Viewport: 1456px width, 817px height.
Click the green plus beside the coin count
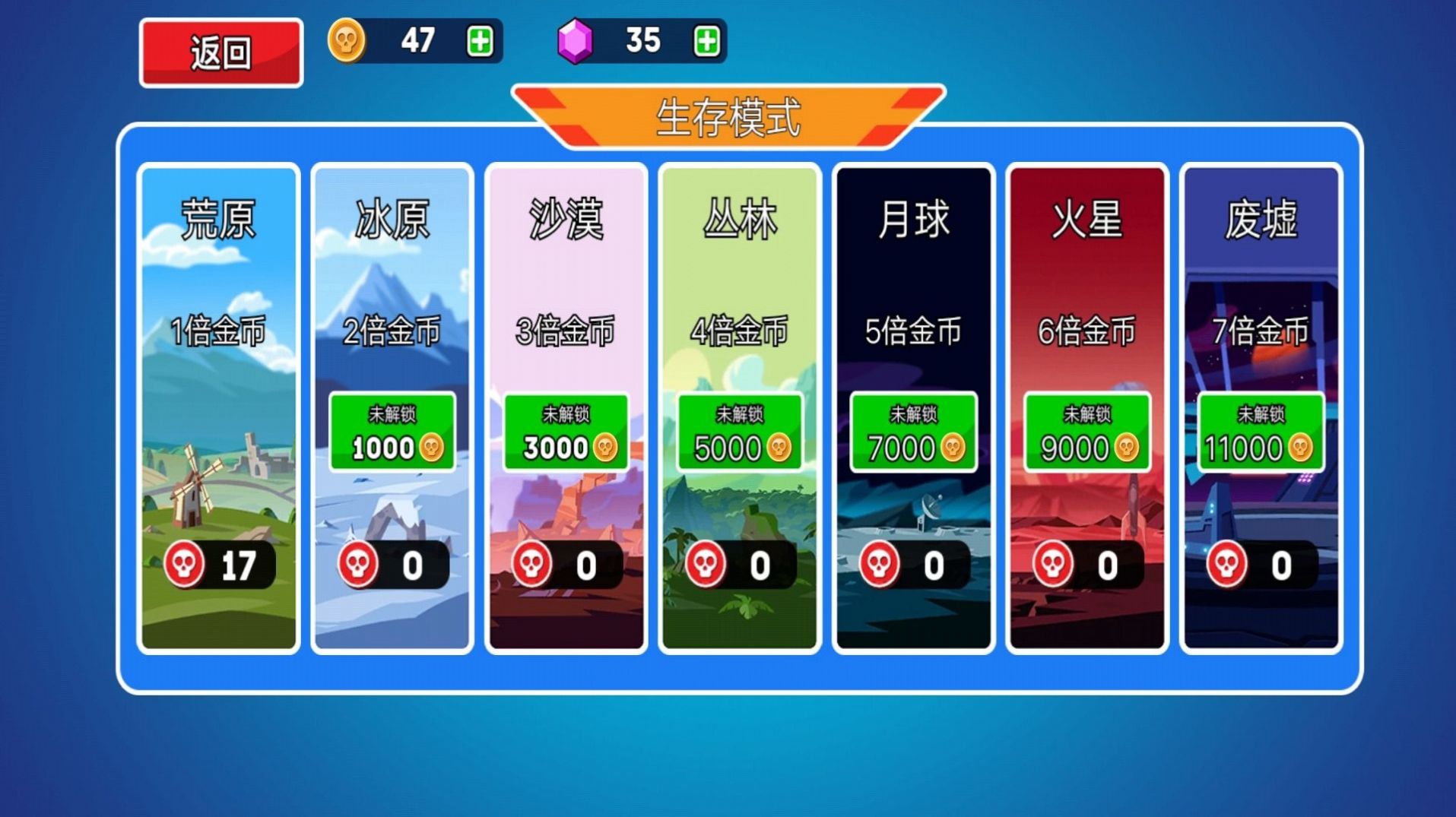point(481,42)
